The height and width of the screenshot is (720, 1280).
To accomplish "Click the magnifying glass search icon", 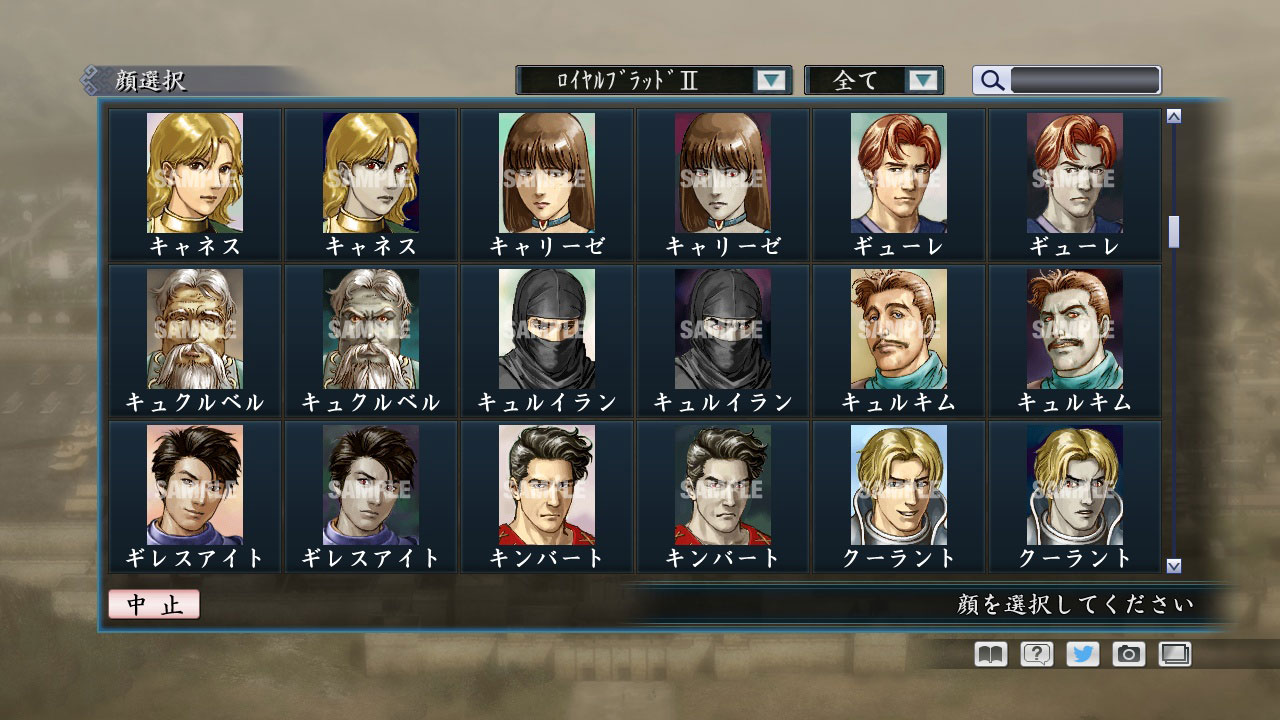I will (x=991, y=80).
